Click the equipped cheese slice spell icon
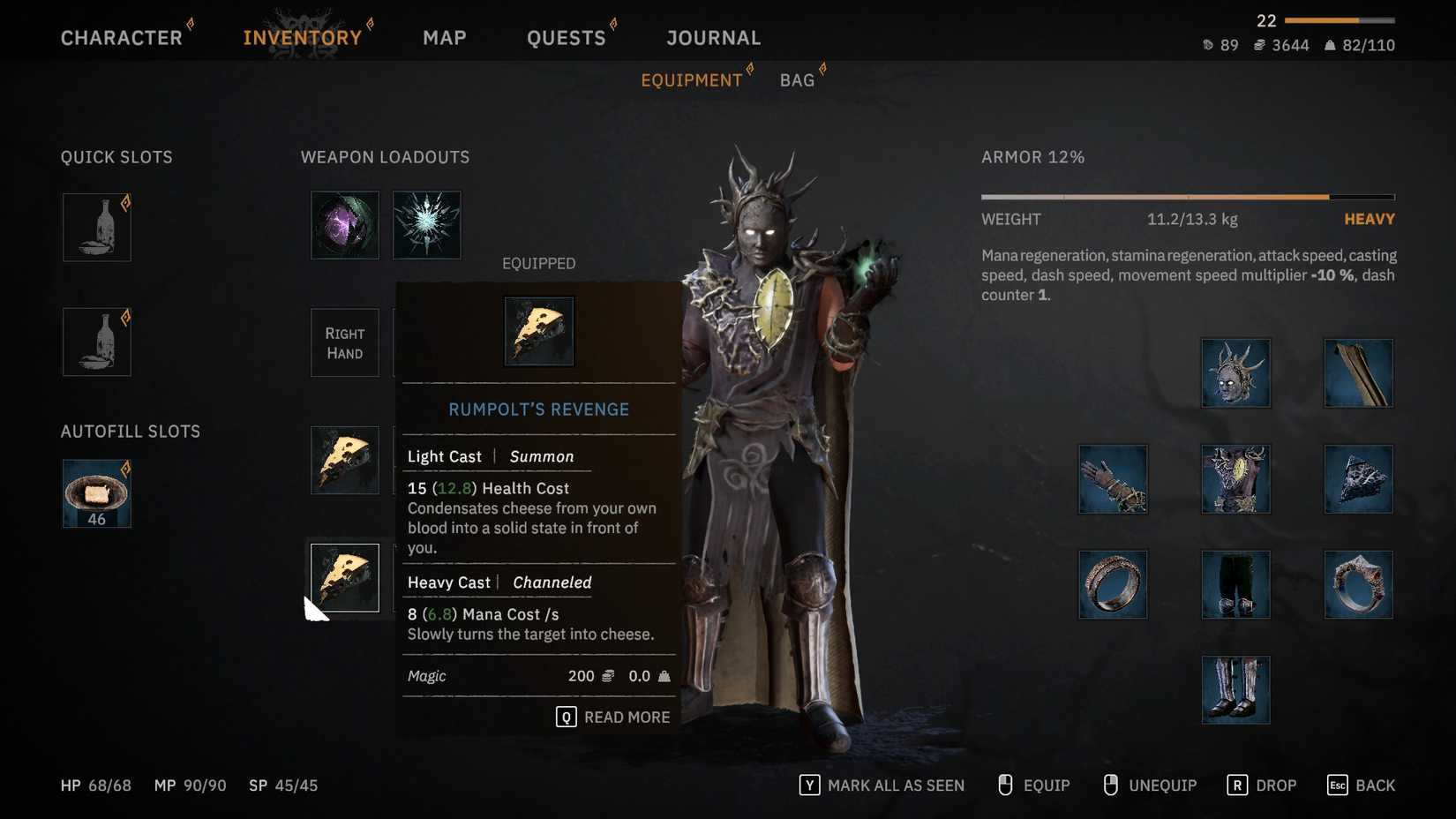 (x=538, y=331)
